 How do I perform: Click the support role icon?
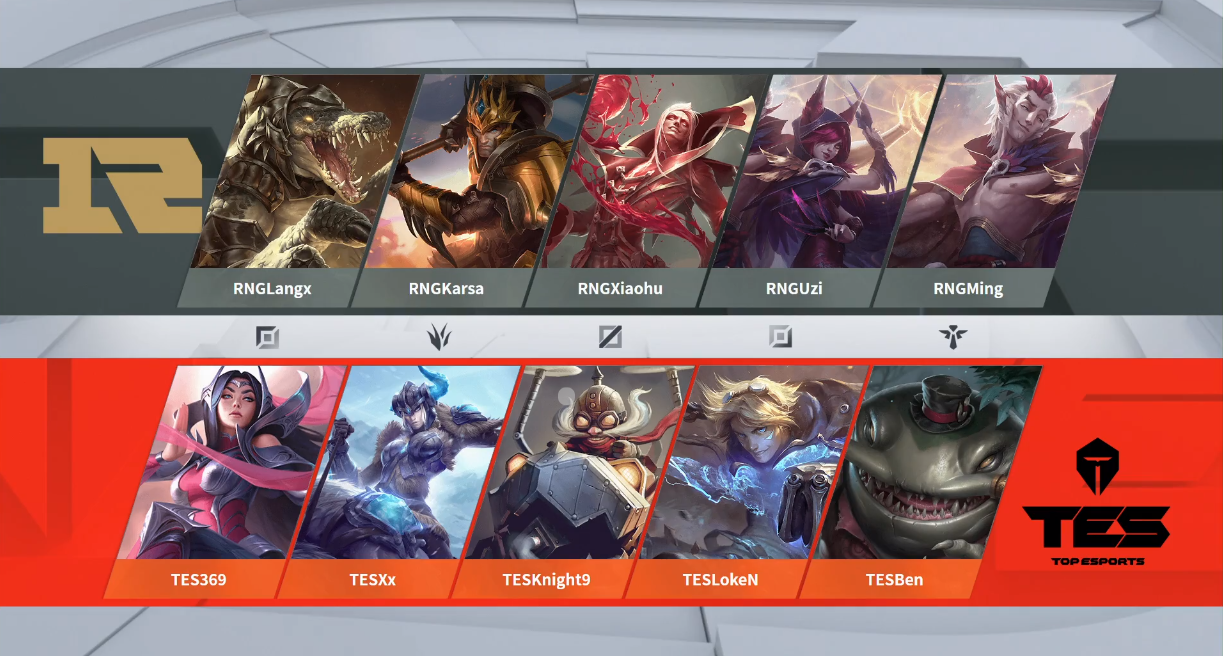pyautogui.click(x=953, y=337)
